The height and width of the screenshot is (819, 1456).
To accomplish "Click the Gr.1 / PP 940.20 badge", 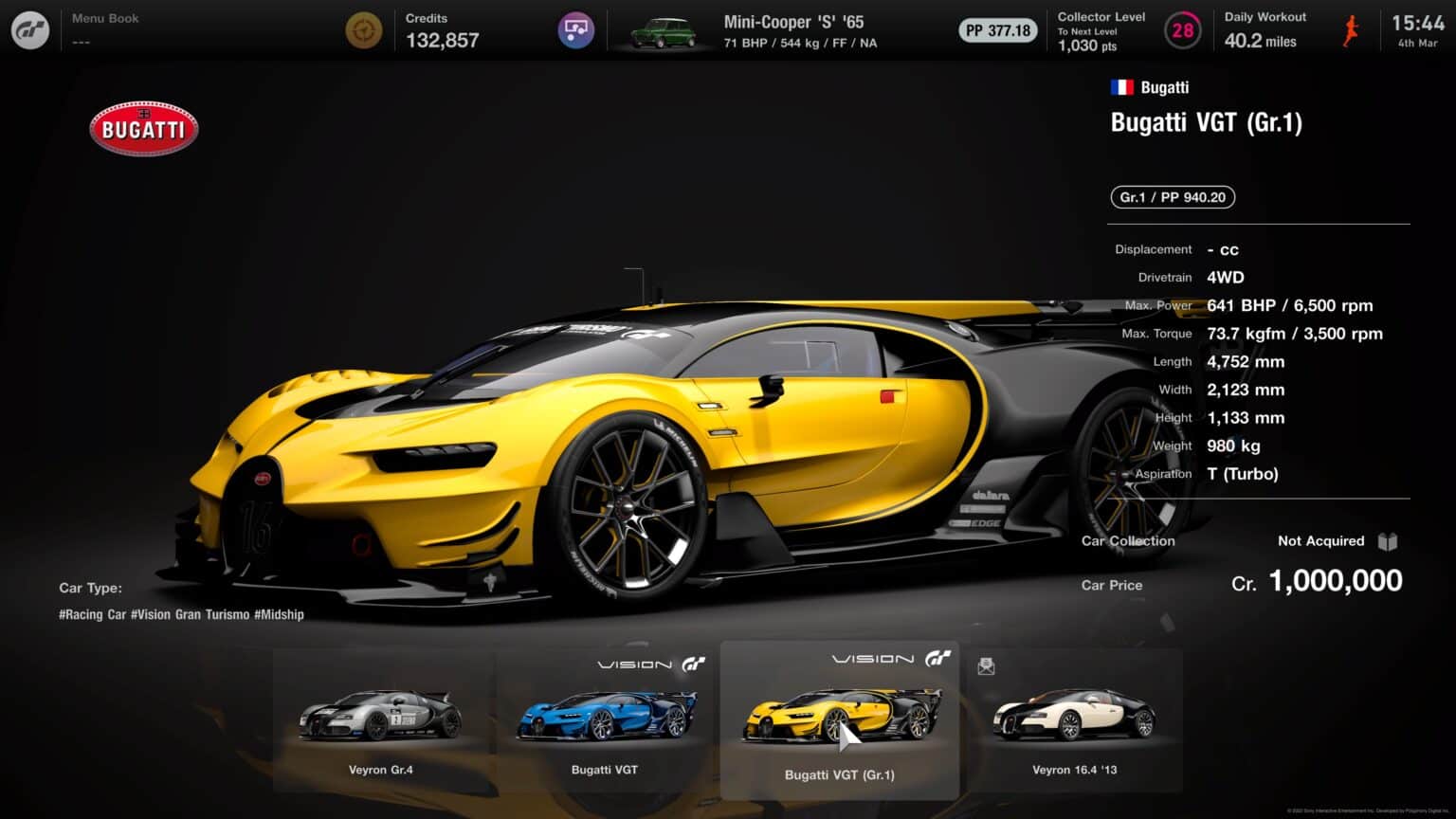I will click(1172, 197).
